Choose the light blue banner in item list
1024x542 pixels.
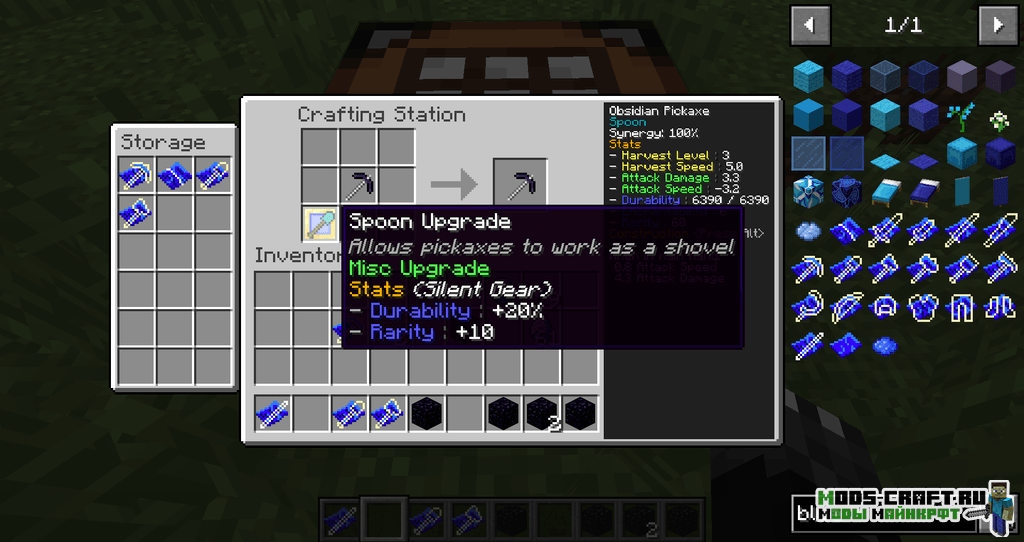(962, 192)
